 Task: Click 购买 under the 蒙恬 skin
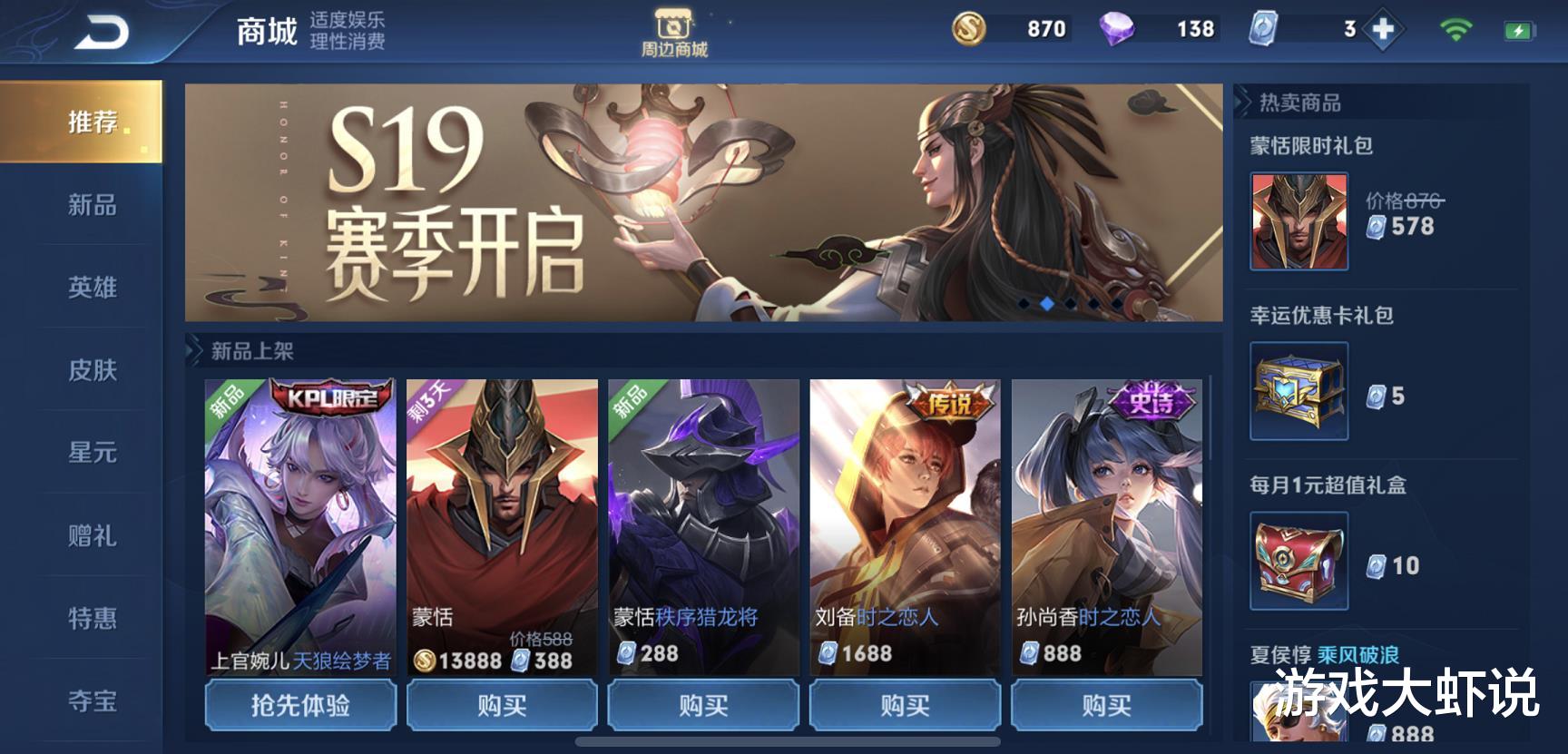[x=502, y=705]
